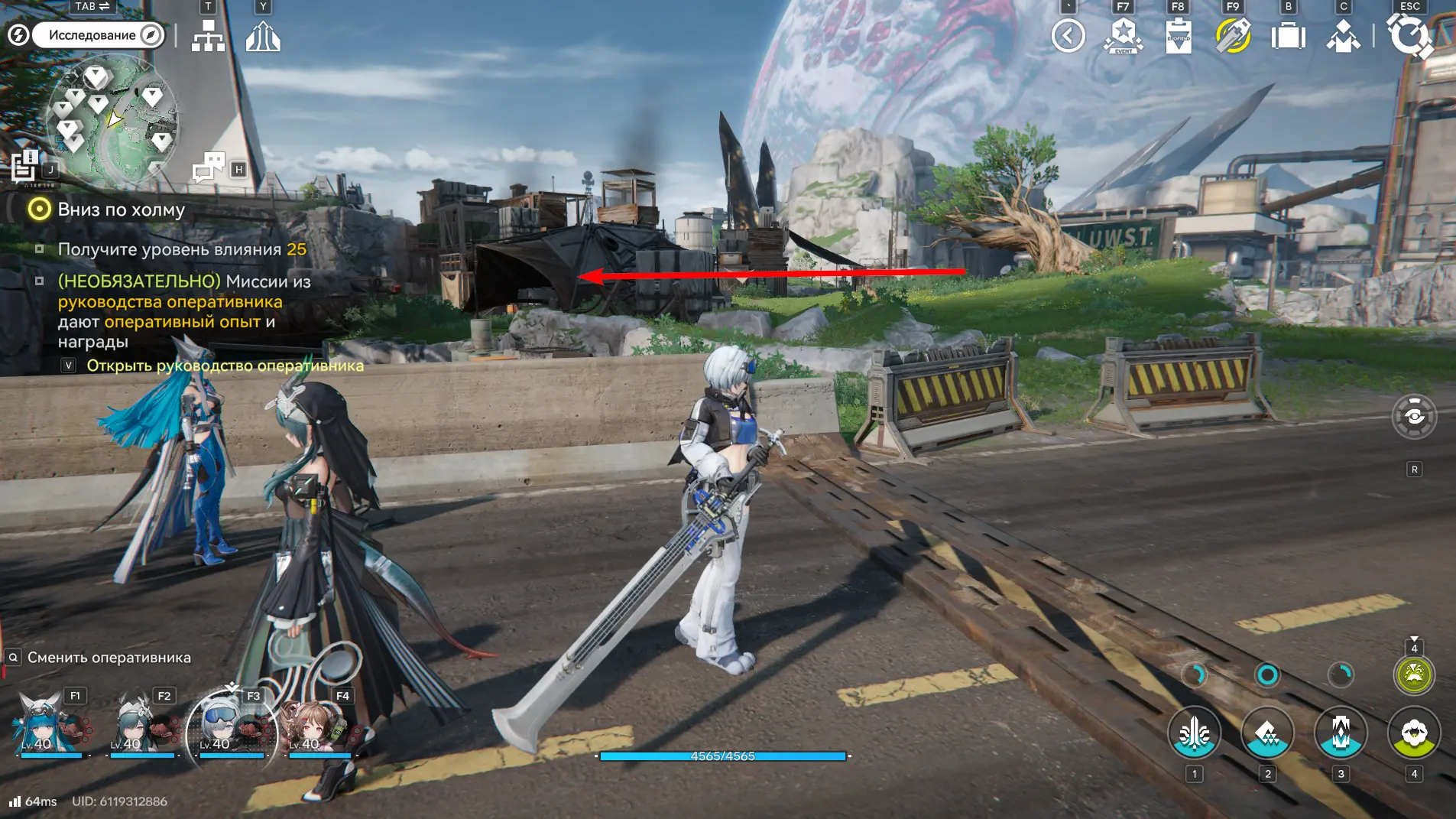Image resolution: width=1456 pixels, height=819 pixels.
Task: Open the quest log icon beside the minimap
Action: pos(24,165)
